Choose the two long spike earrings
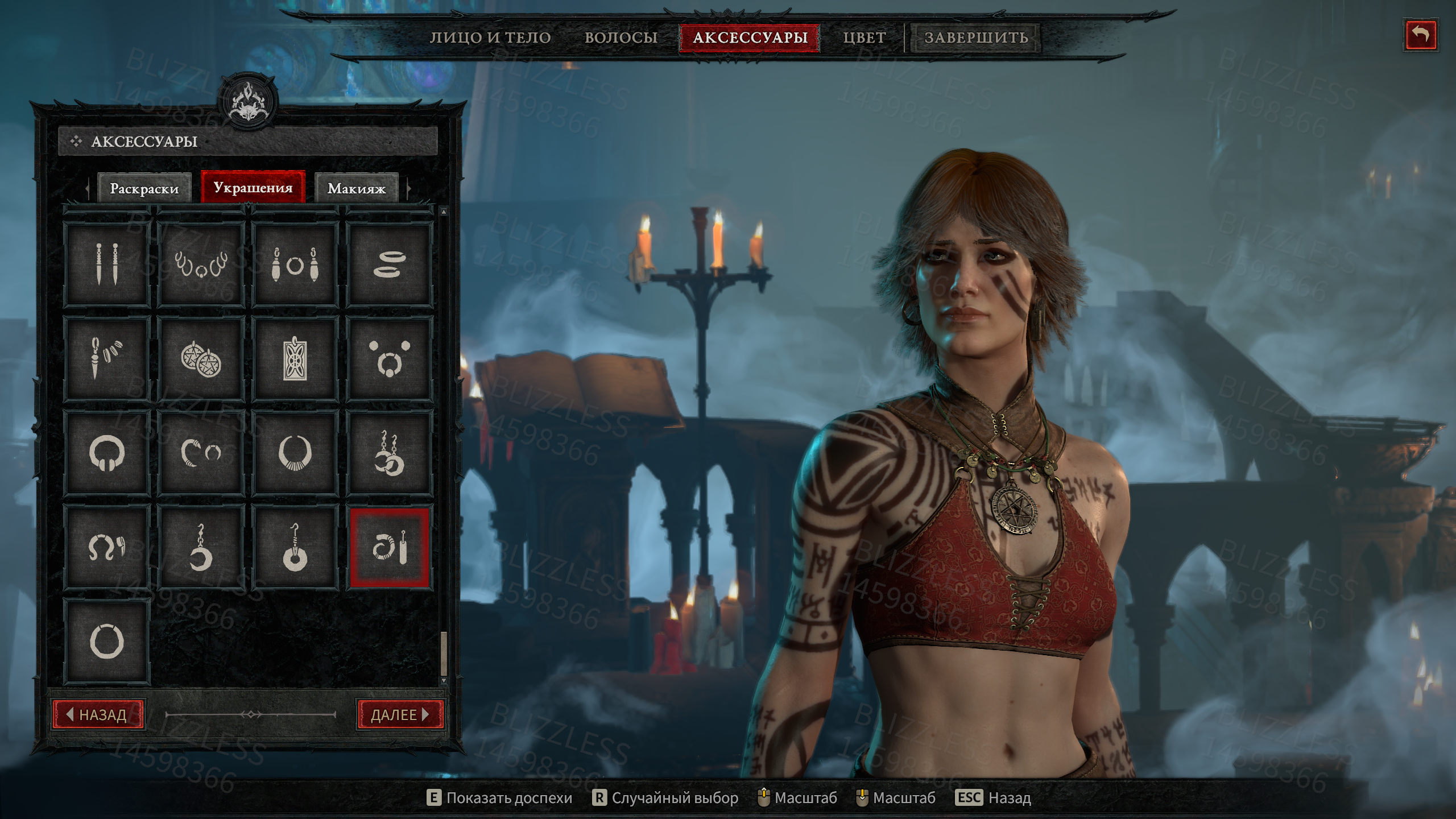The height and width of the screenshot is (819, 1456). tap(107, 264)
